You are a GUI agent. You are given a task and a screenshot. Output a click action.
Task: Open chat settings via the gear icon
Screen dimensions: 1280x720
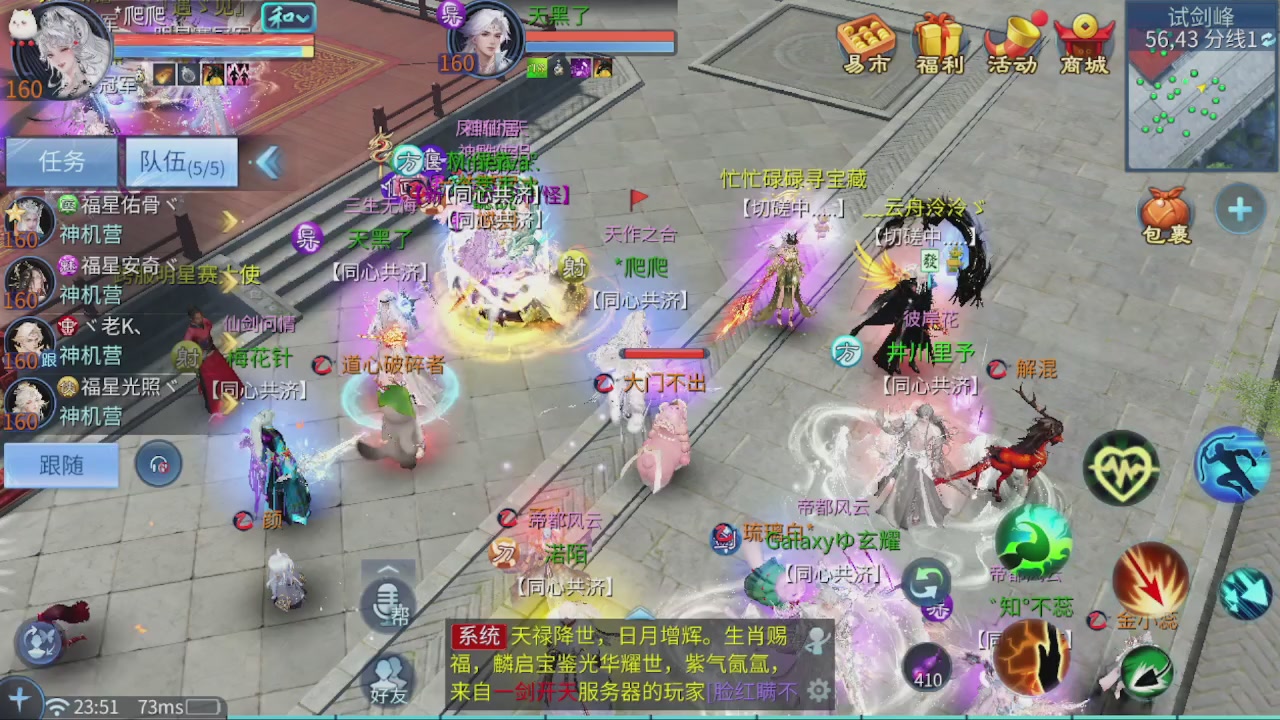click(x=819, y=691)
